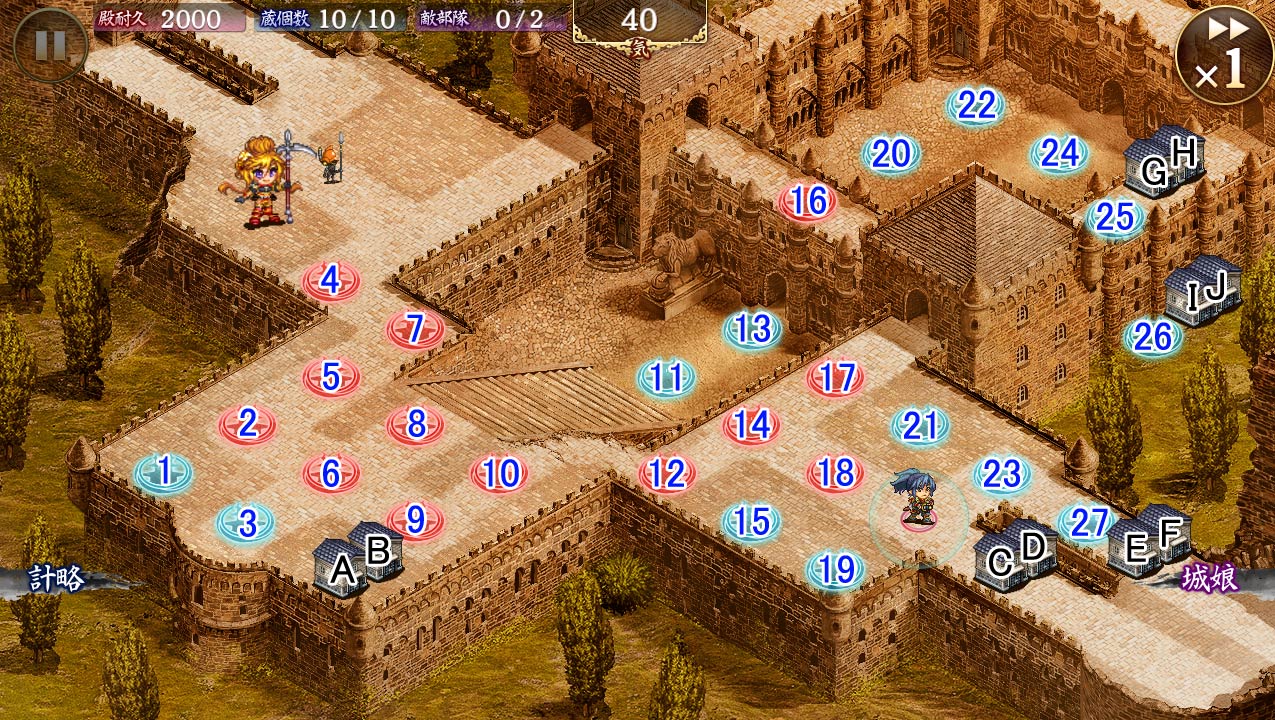
Task: Toggle the x1 game speed button
Action: click(x=1224, y=54)
